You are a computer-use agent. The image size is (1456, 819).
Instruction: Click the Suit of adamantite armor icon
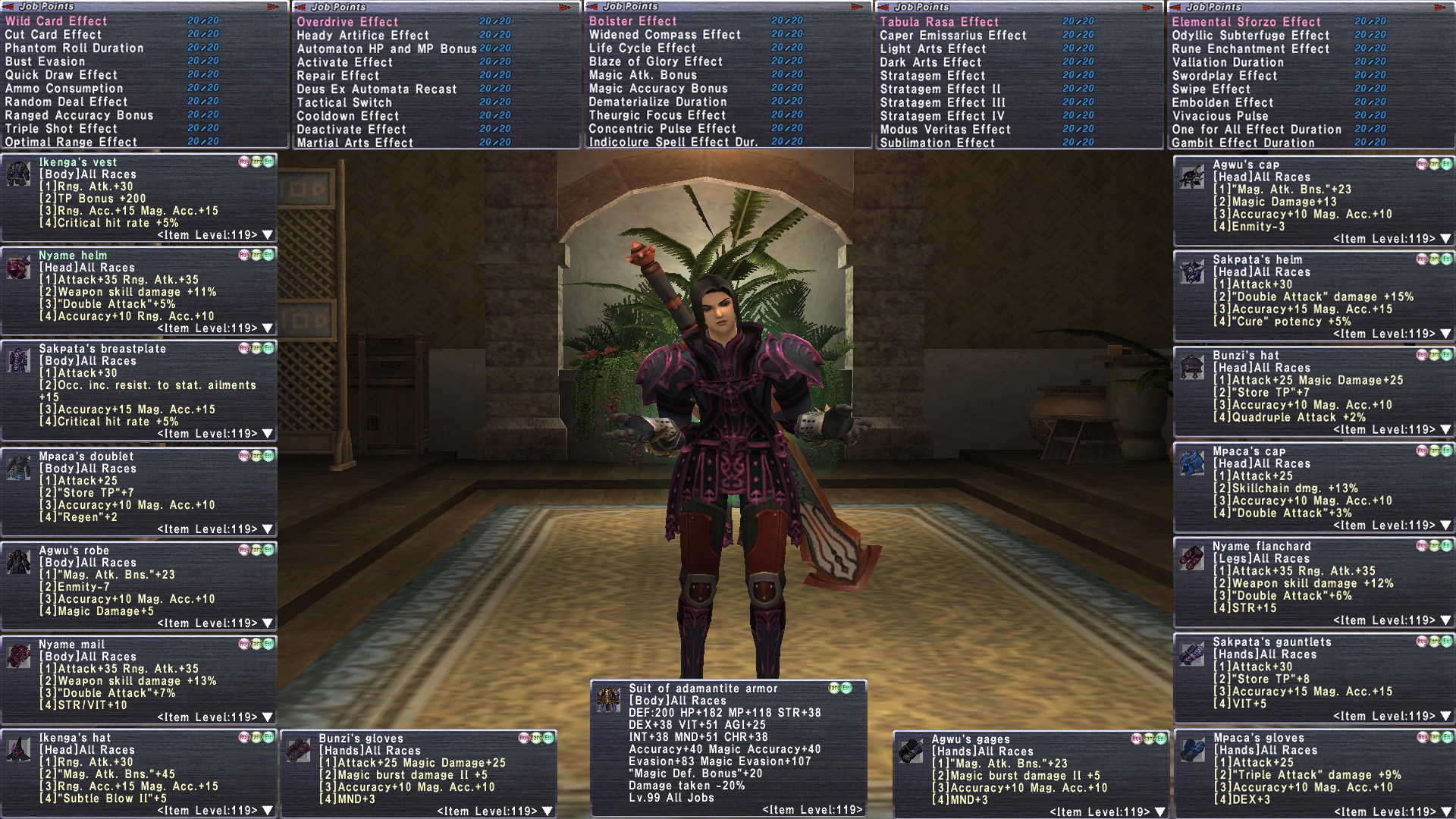click(x=607, y=700)
